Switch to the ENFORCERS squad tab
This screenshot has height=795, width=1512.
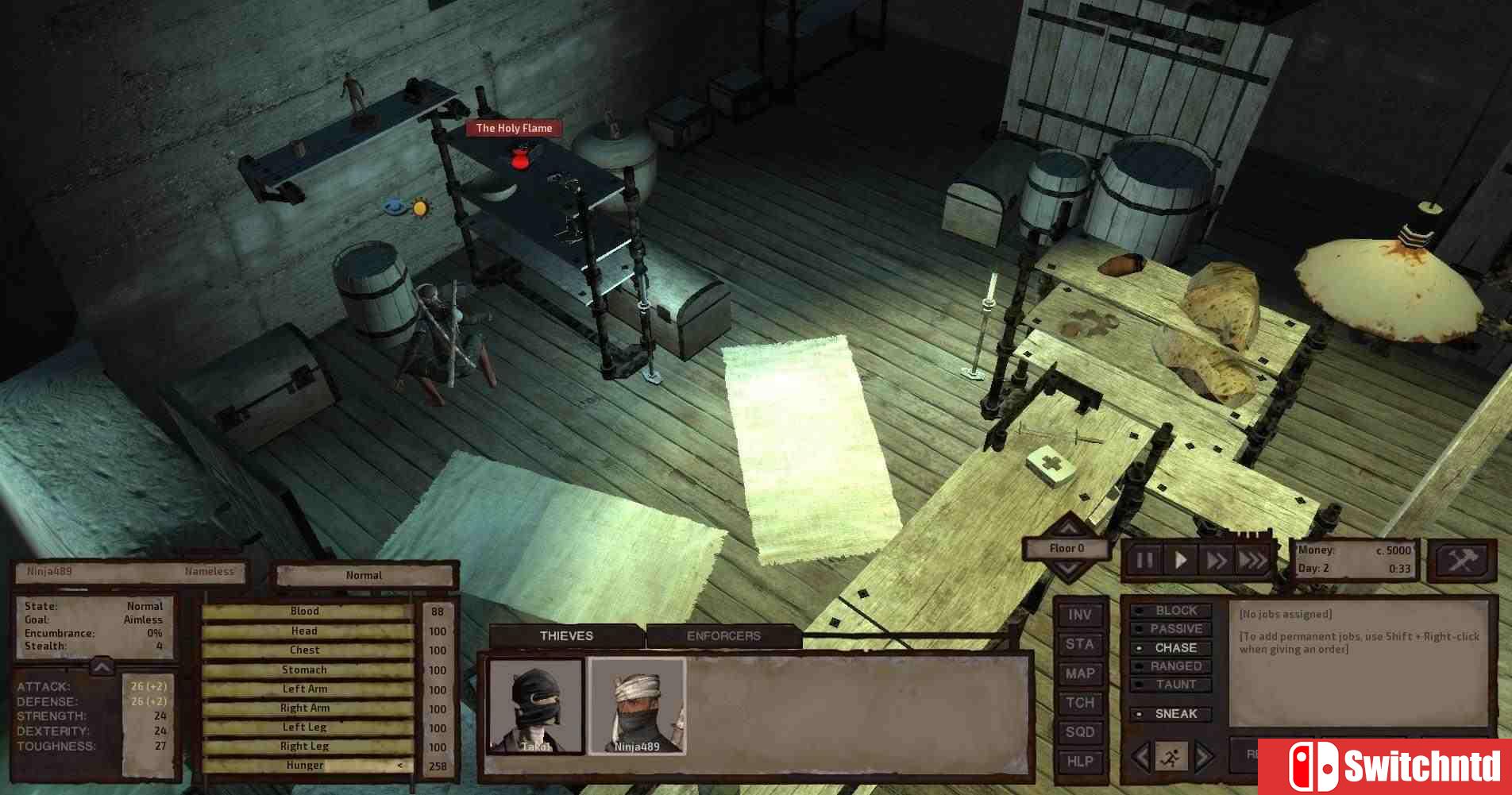click(723, 635)
